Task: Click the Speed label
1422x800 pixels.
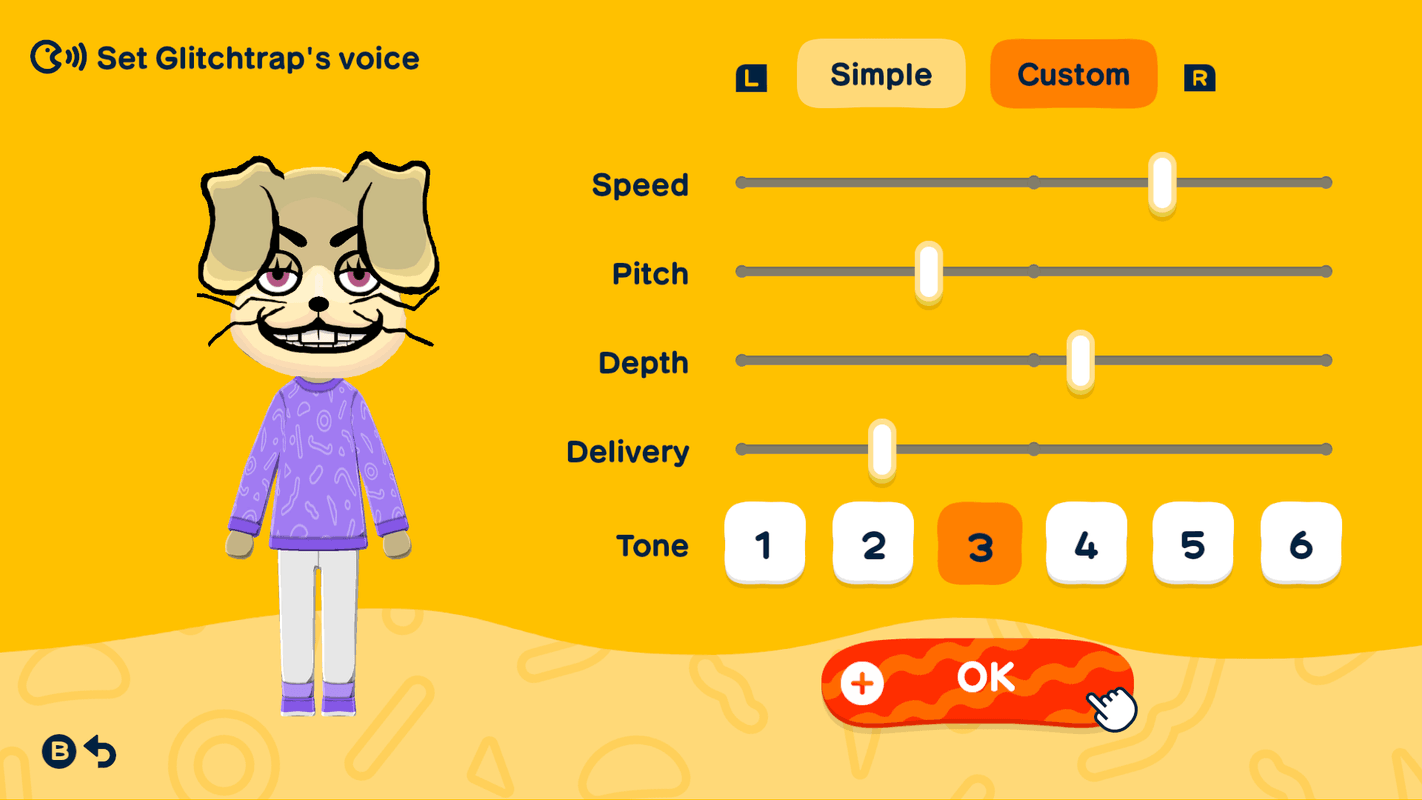Action: [x=640, y=184]
